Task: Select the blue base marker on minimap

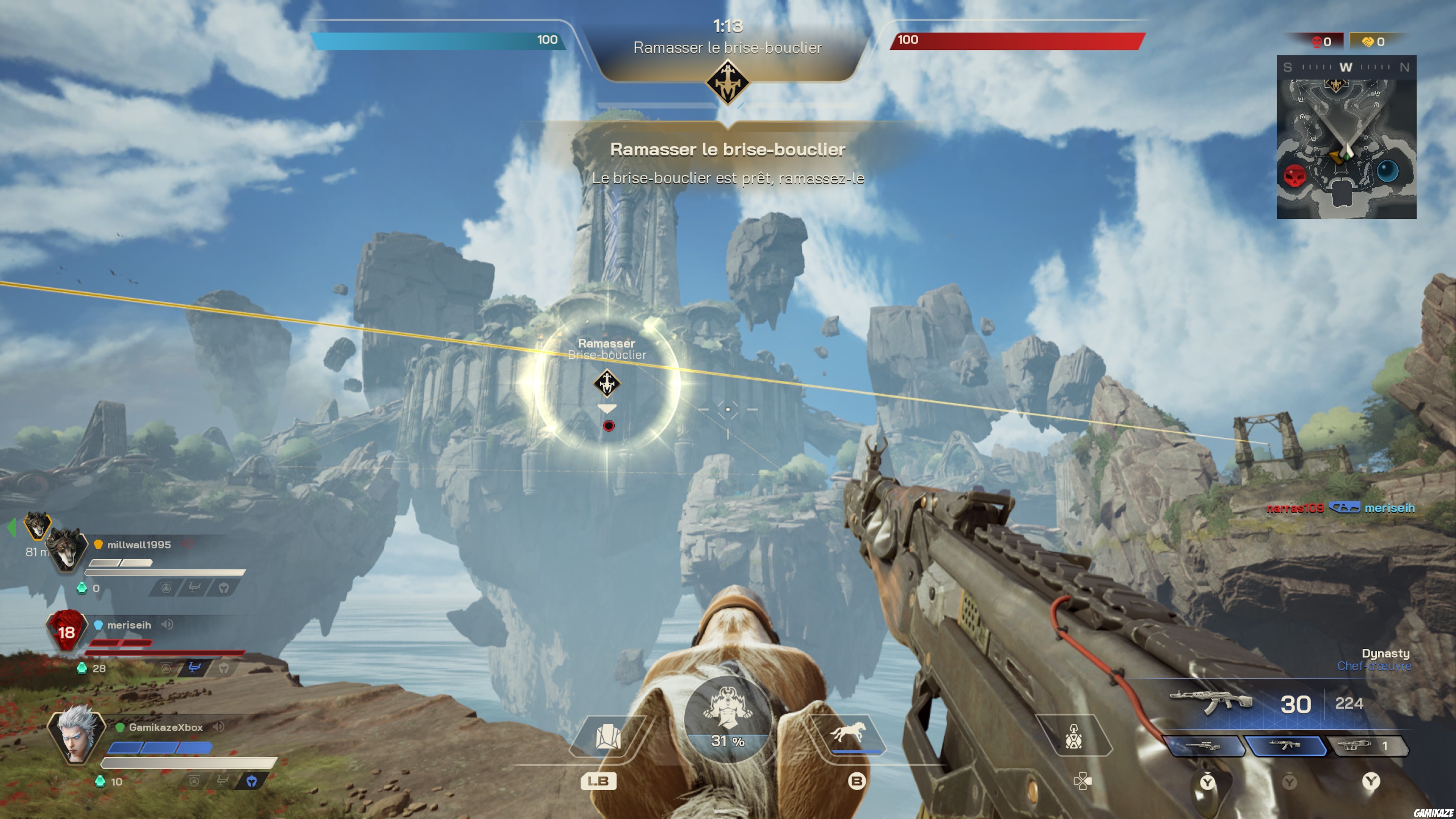Action: click(x=1387, y=170)
